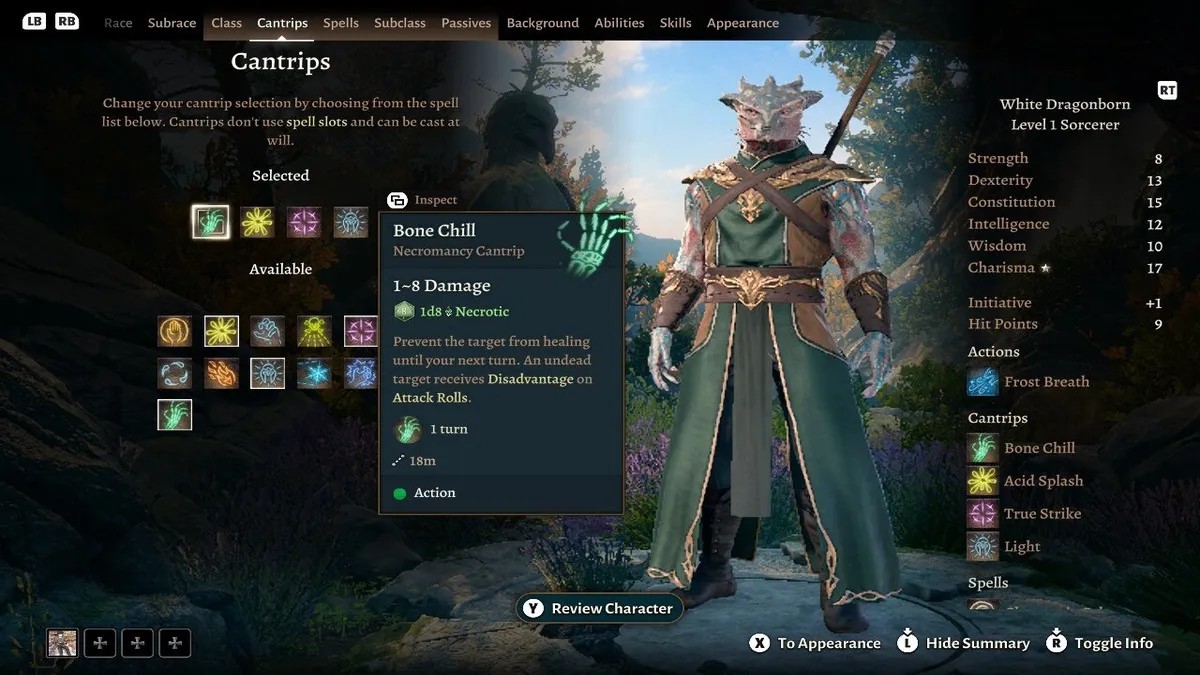
Task: Choose the orange Fire Bolt cantrip
Action: click(x=222, y=374)
